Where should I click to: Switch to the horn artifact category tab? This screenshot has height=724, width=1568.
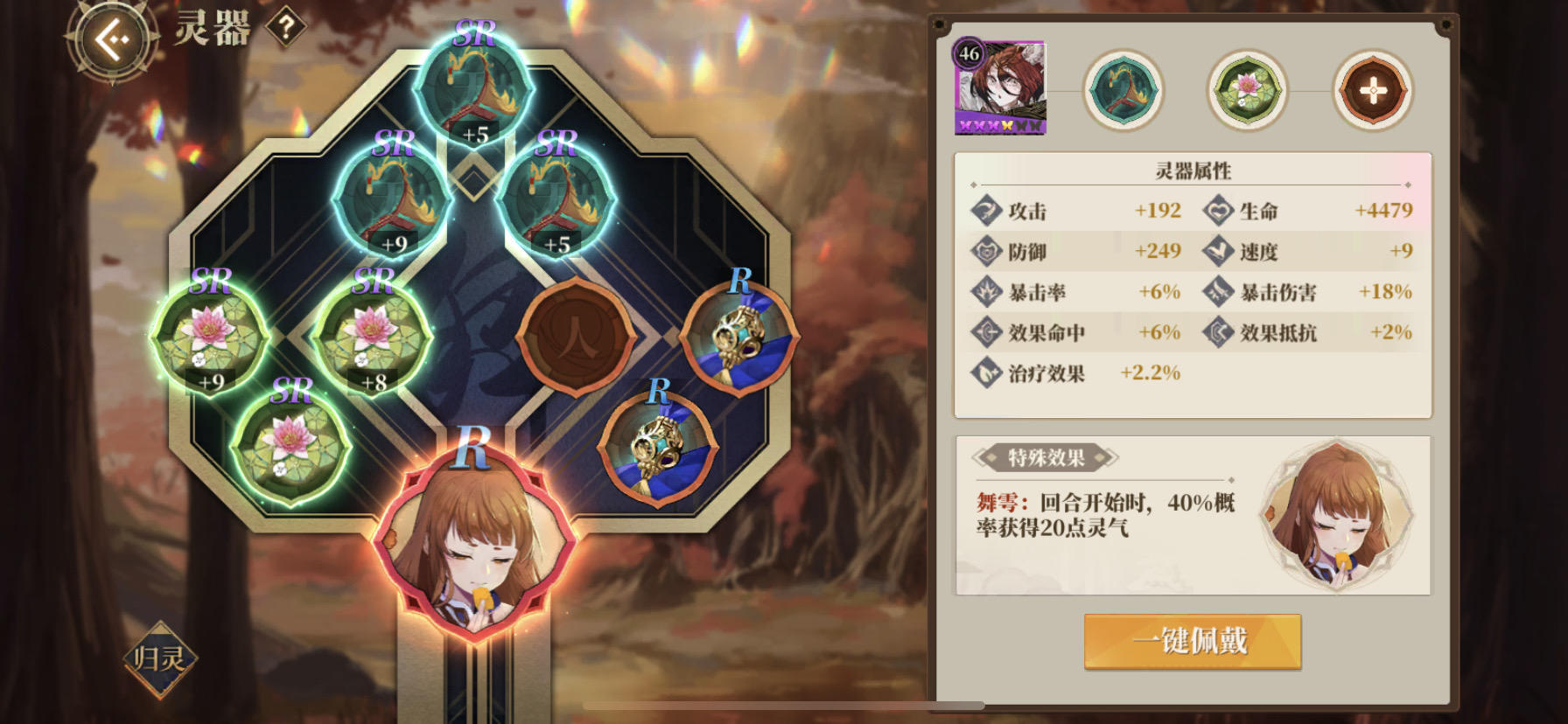[x=1123, y=90]
